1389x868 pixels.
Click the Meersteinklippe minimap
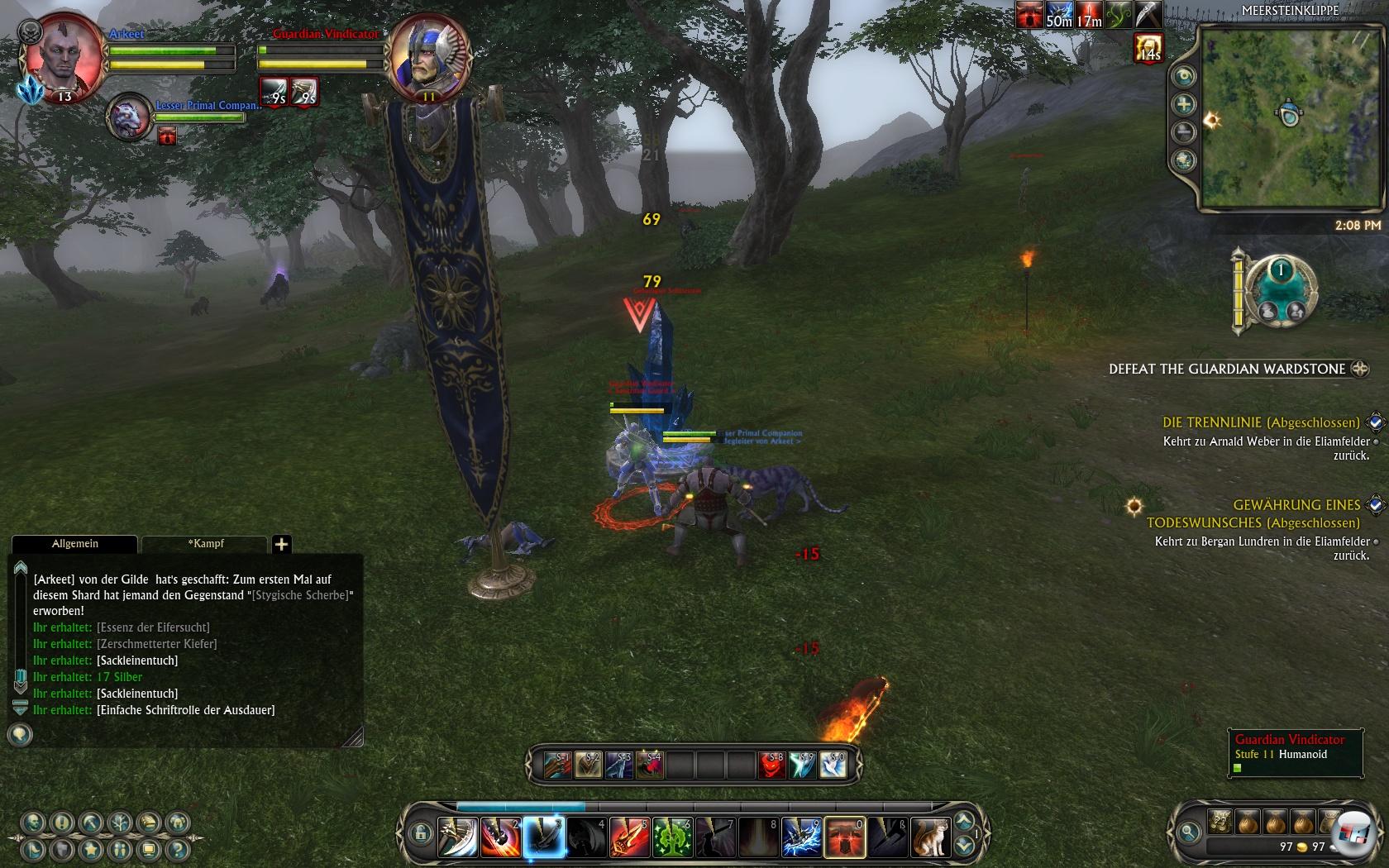[x=1290, y=117]
